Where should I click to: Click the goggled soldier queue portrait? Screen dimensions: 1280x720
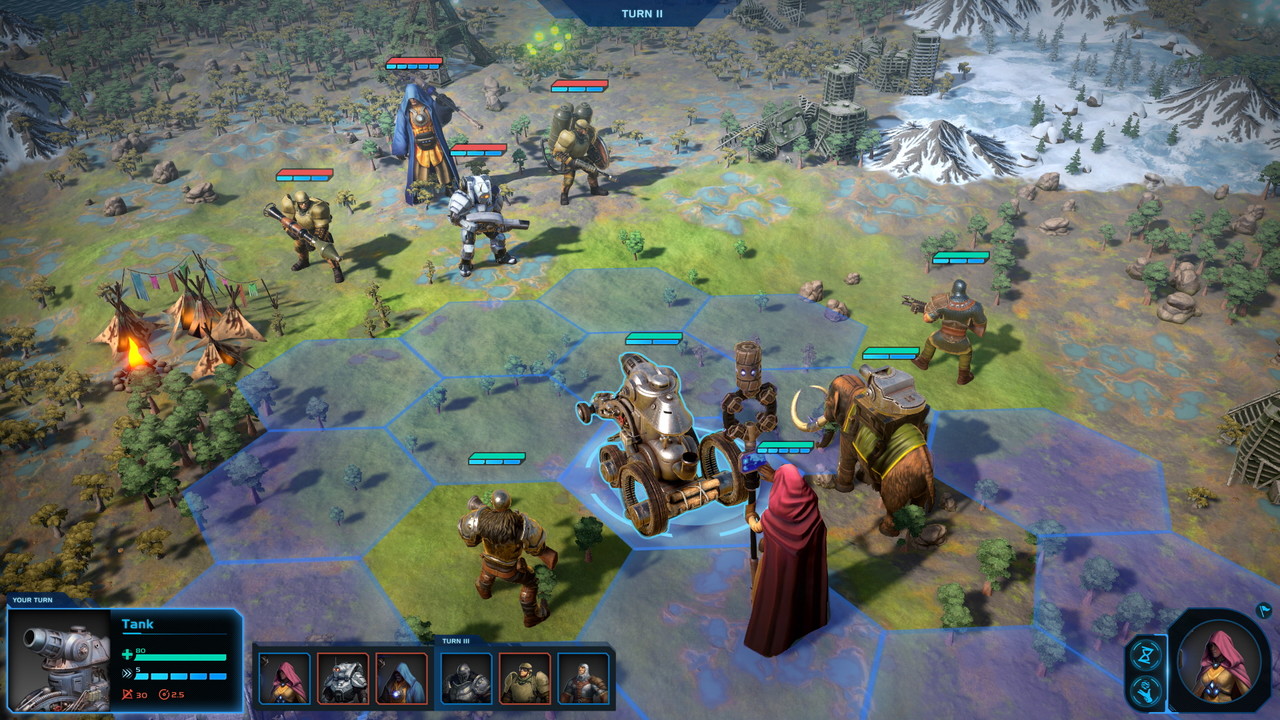[x=525, y=678]
